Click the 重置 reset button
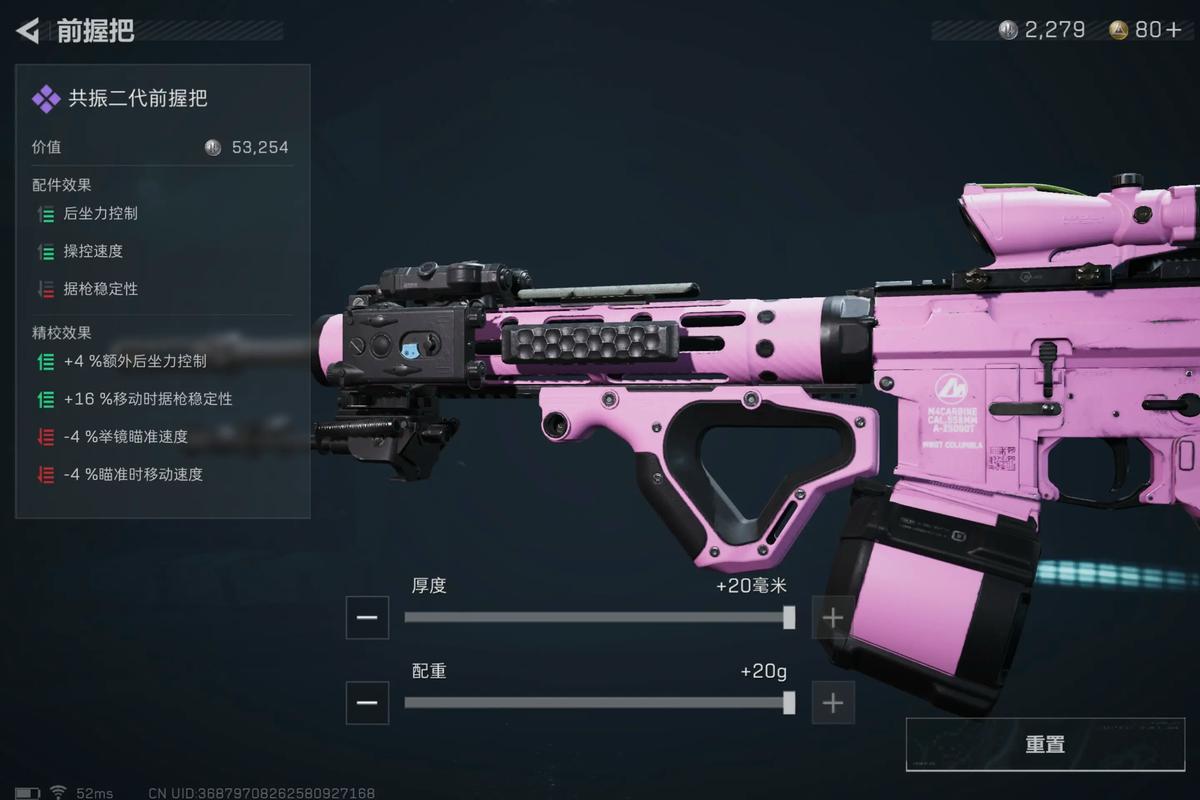 [x=1044, y=745]
